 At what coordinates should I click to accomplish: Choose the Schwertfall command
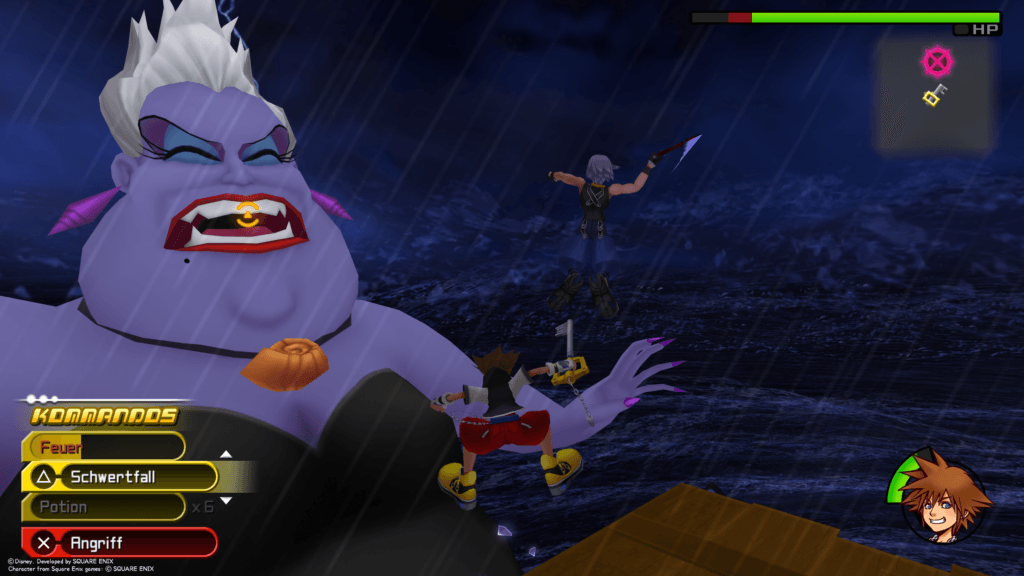click(120, 477)
